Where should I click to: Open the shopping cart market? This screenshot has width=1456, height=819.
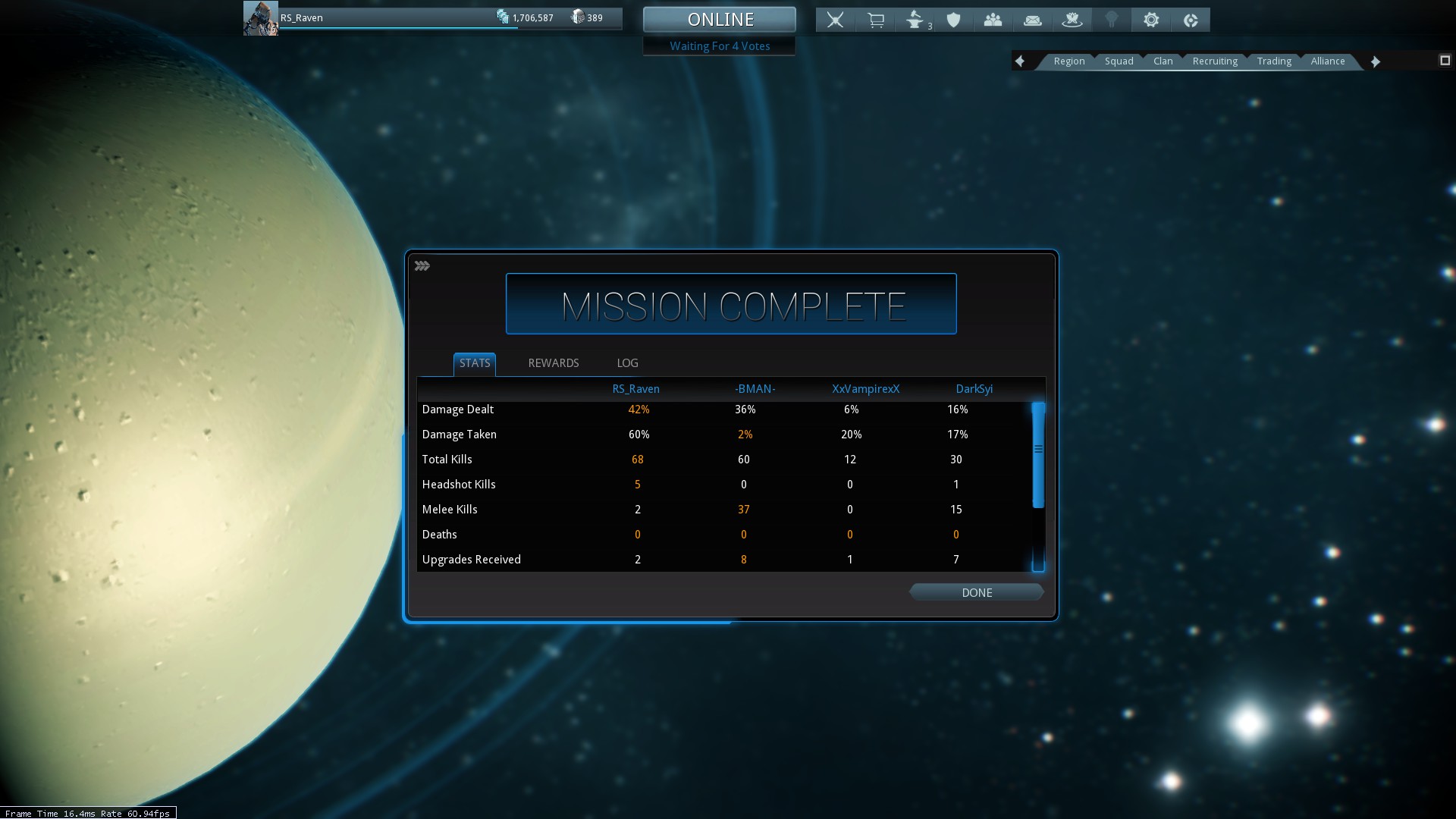tap(876, 20)
